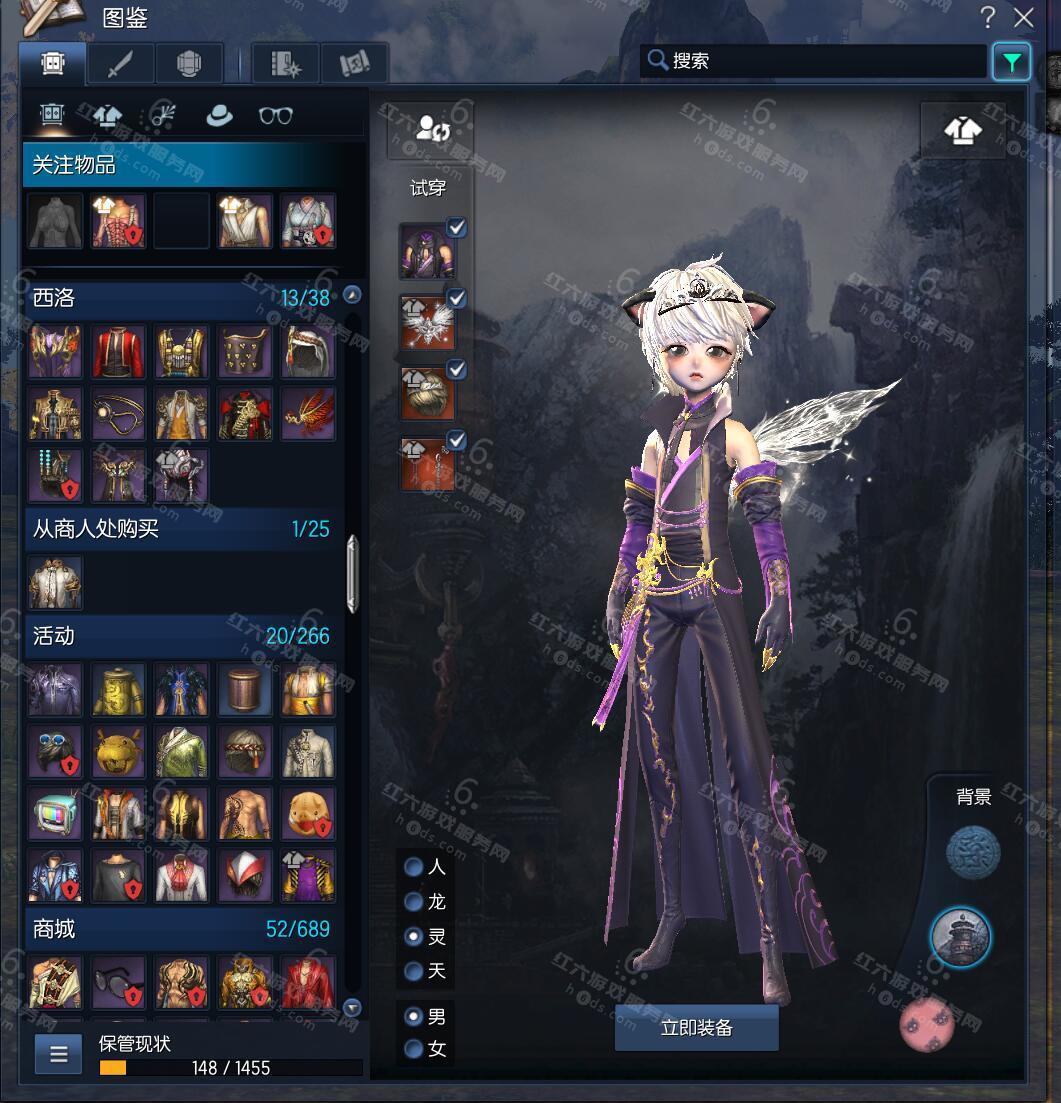The height and width of the screenshot is (1103, 1061).
Task: Switch to the sword weapon tab
Action: click(x=121, y=64)
